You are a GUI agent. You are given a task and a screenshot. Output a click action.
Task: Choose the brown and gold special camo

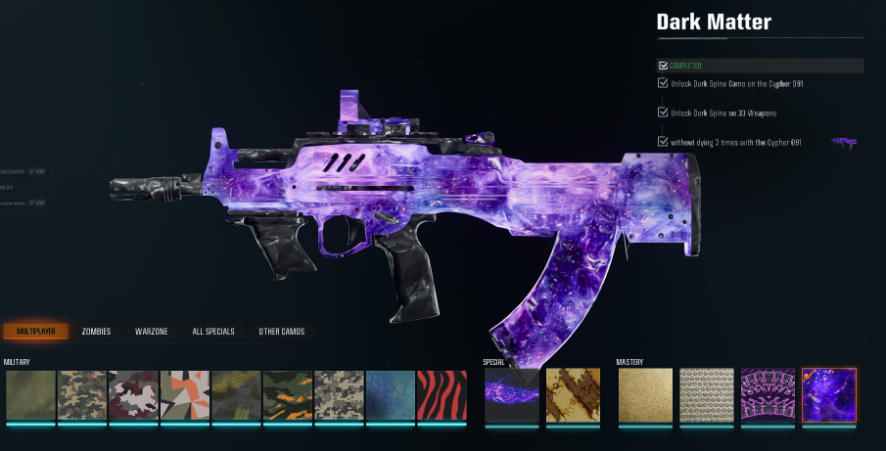(x=573, y=395)
